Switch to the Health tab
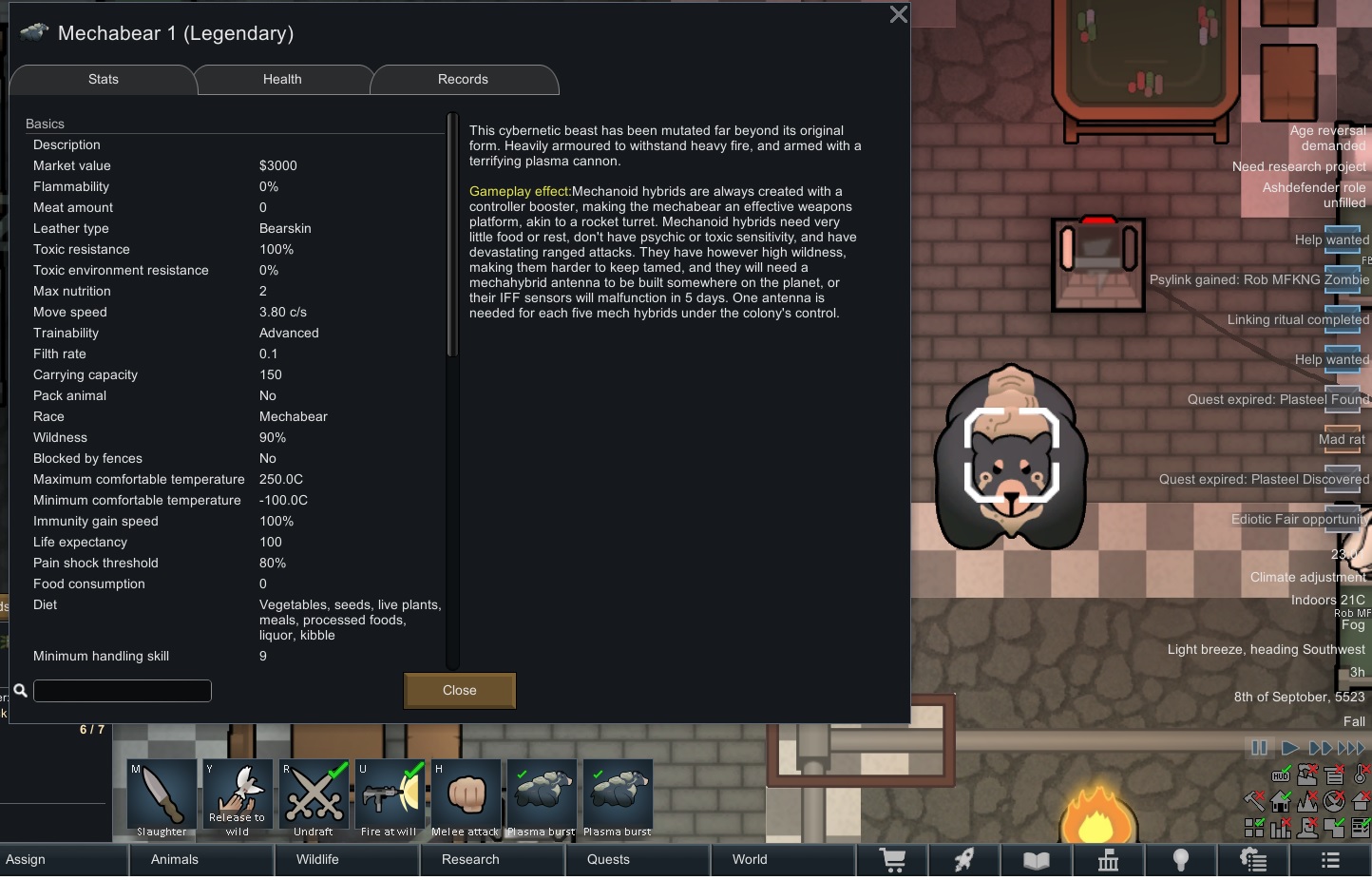The image size is (1372, 880). tap(282, 80)
